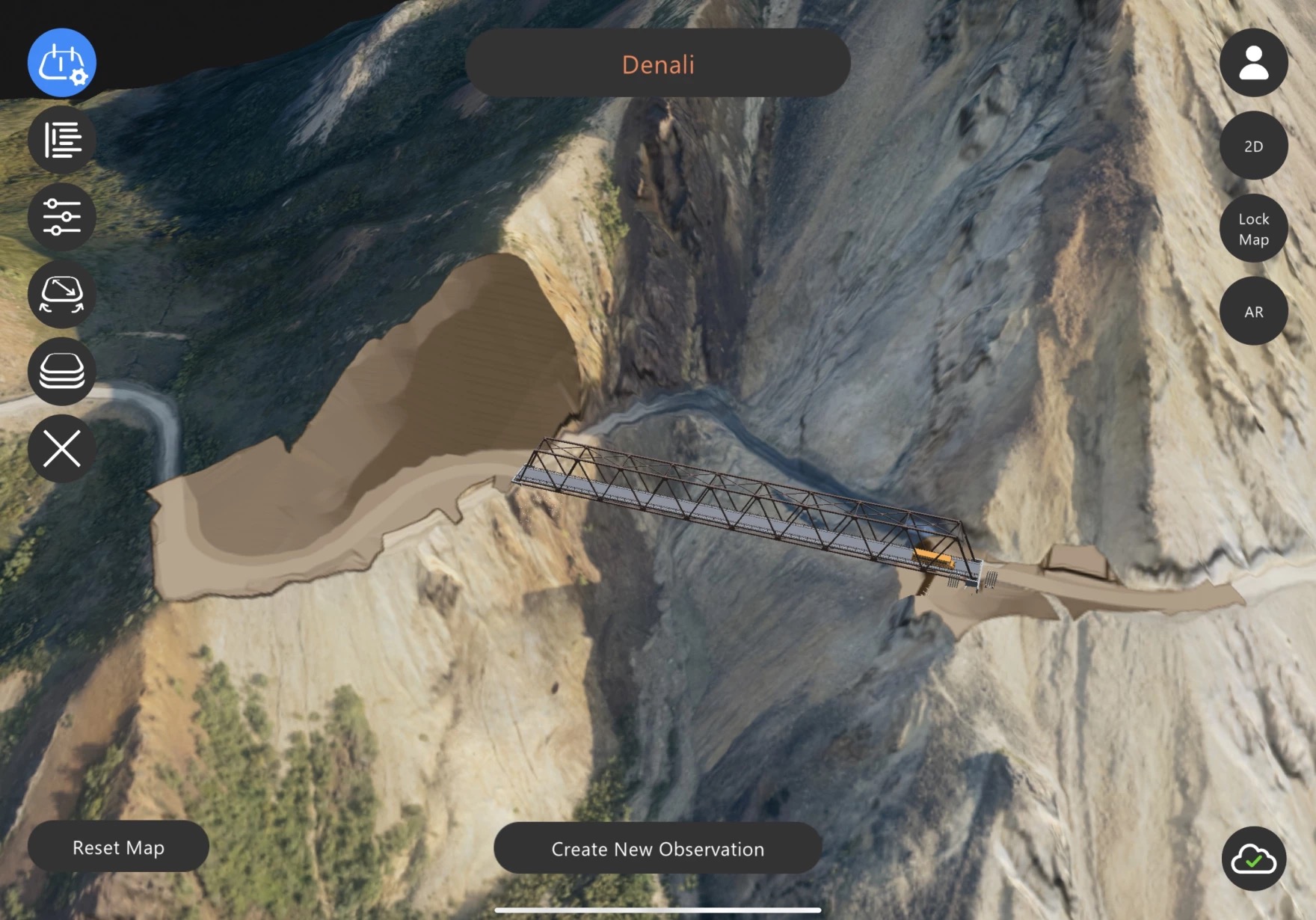Tap Create New Observation
1316x920 pixels.
(x=657, y=848)
